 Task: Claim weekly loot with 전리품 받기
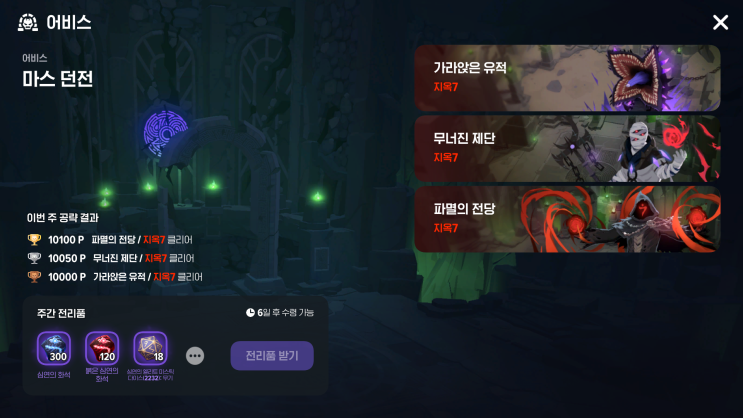pyautogui.click(x=272, y=356)
